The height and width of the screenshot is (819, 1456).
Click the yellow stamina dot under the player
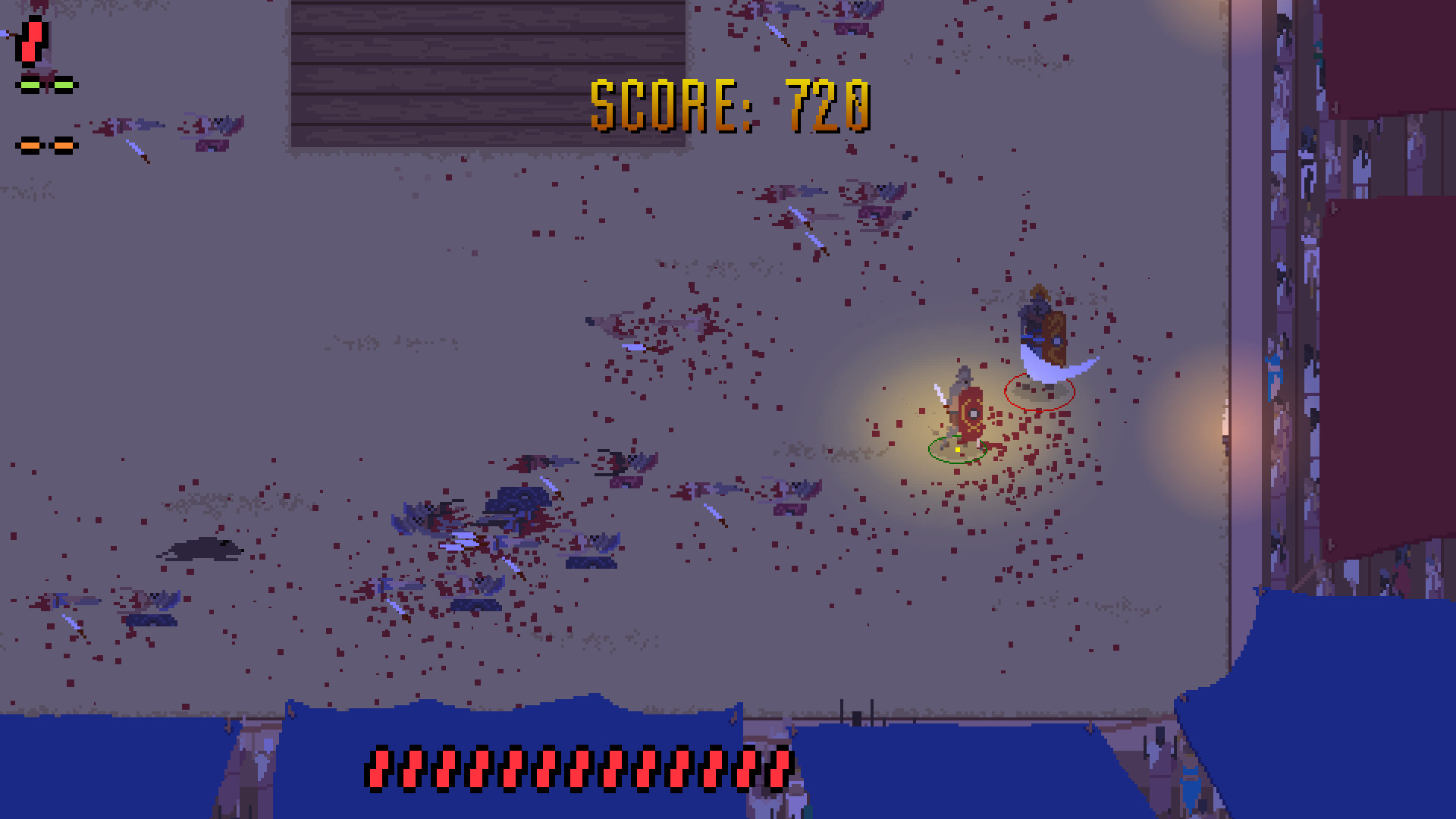(957, 449)
